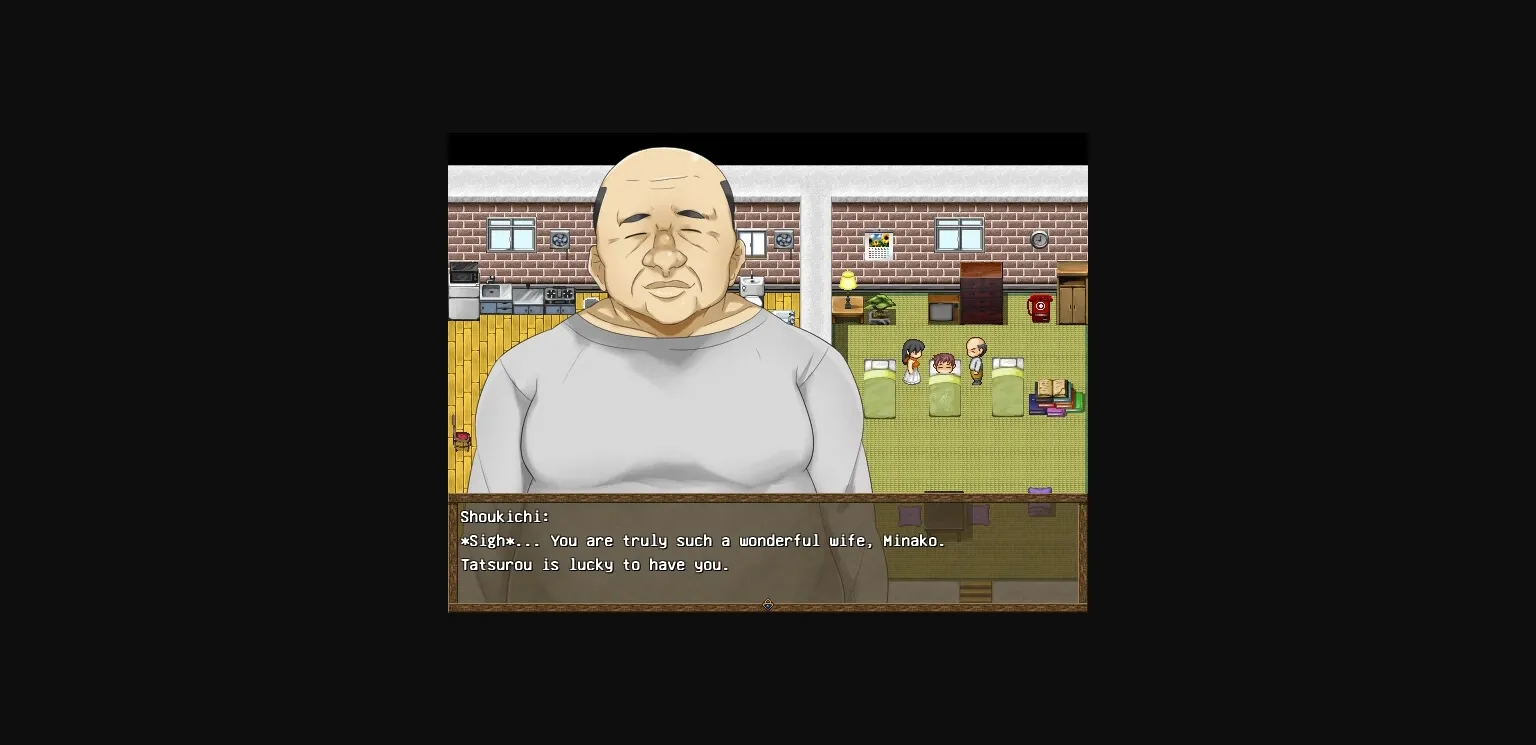The width and height of the screenshot is (1536, 745).
Task: Turn on the kitchen stove burners
Action: (559, 293)
